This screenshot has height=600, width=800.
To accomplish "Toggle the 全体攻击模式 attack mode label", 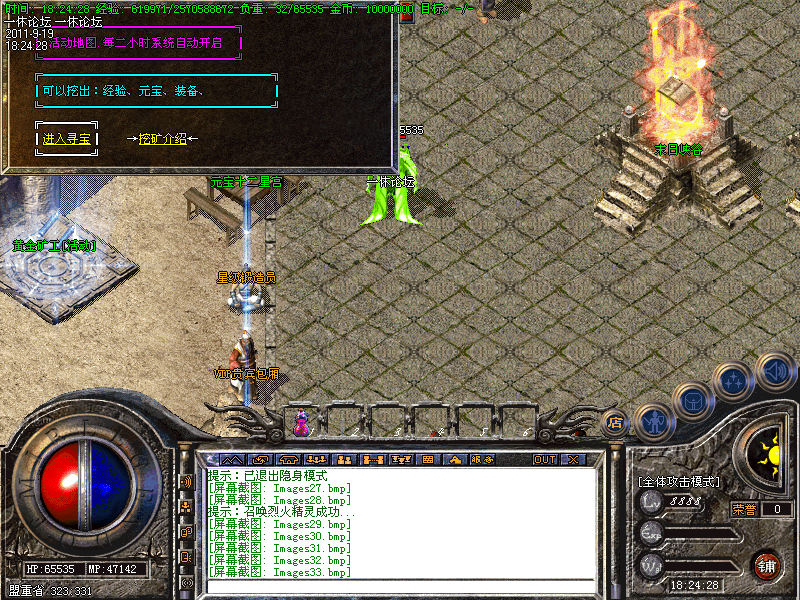I will tap(679, 481).
